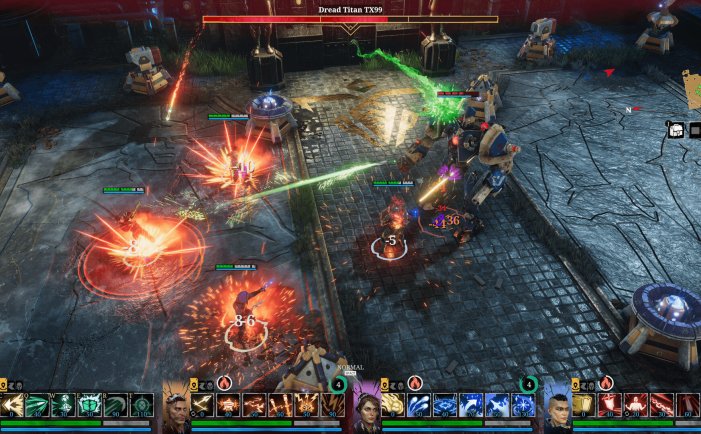Click the red flame status icon above mage skills
Viewport: 701px width, 434px height.
coord(414,383)
